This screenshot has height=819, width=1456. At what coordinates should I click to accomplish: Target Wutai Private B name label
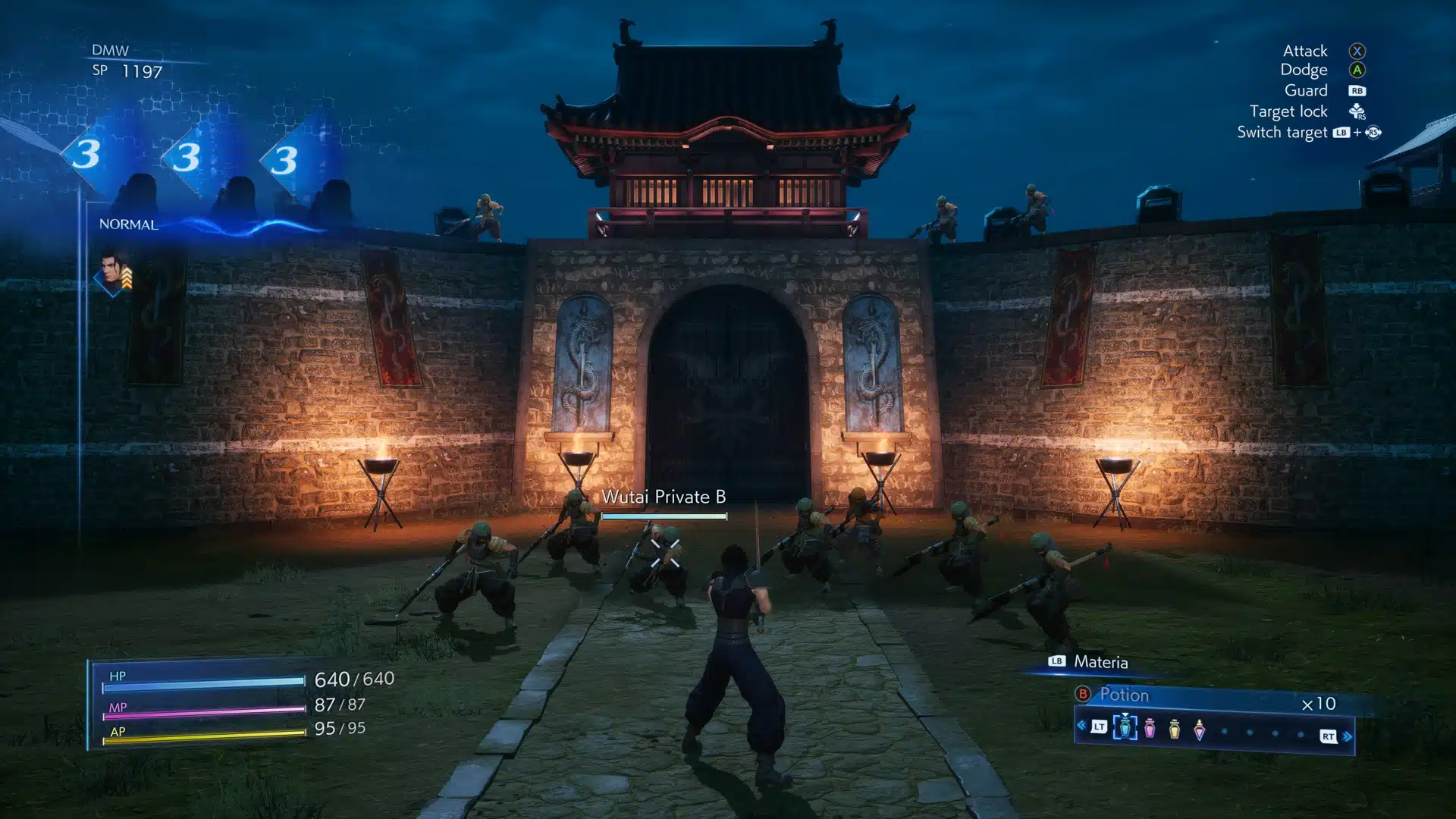click(x=664, y=497)
